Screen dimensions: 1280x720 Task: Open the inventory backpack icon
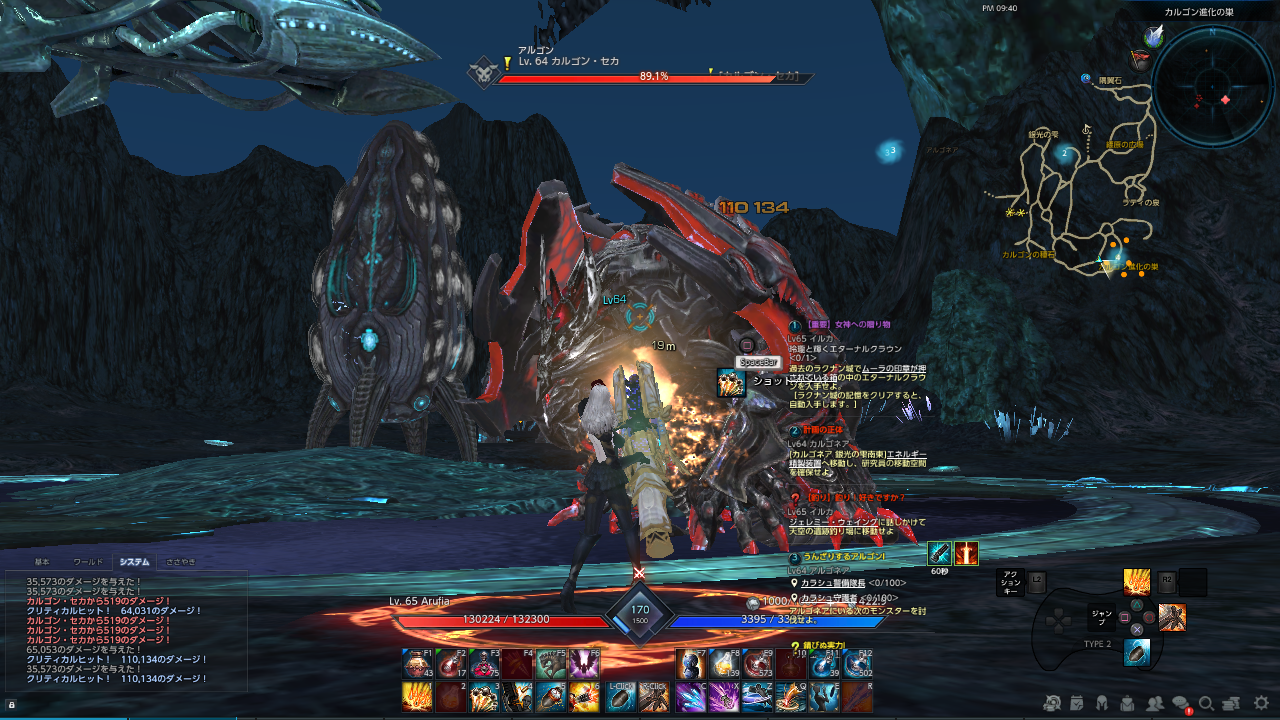1127,703
